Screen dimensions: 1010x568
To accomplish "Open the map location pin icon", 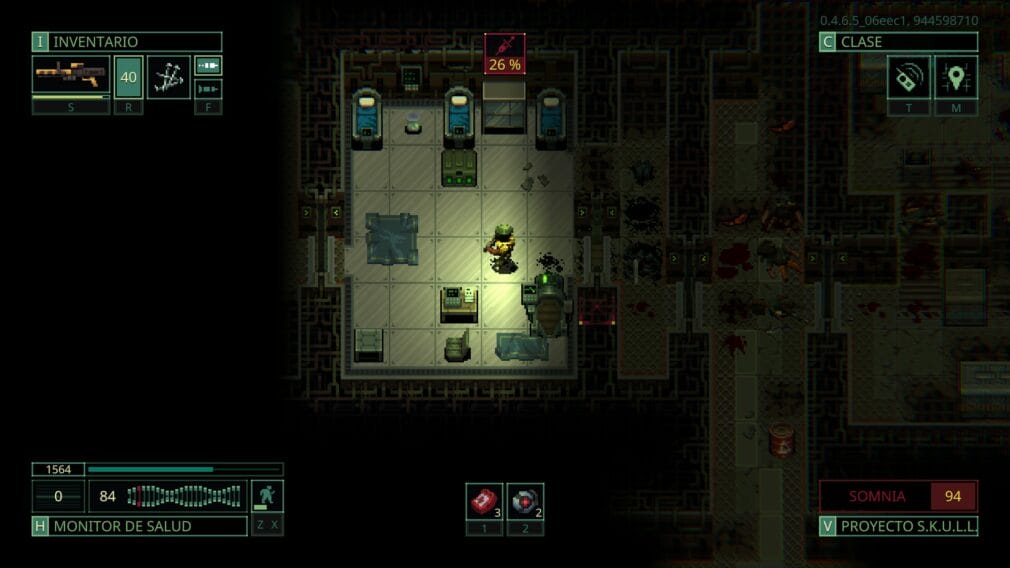I will tap(956, 77).
